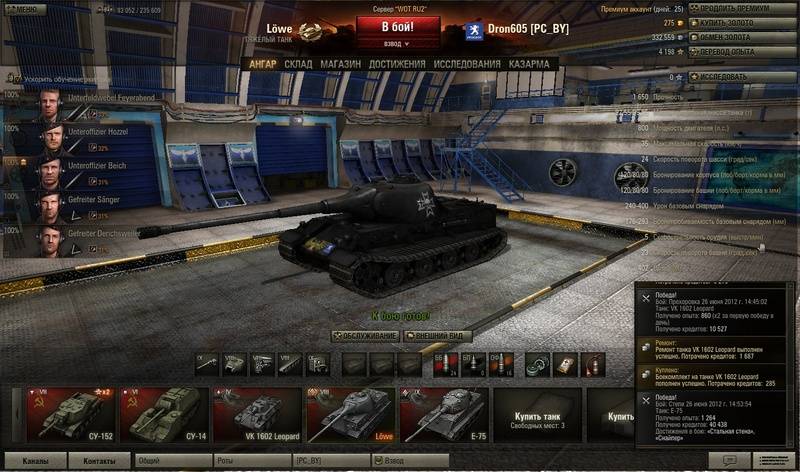Image resolution: width=800 pixels, height=472 pixels.
Task: Select the VK 1602 Leopard tank
Action: (256, 413)
